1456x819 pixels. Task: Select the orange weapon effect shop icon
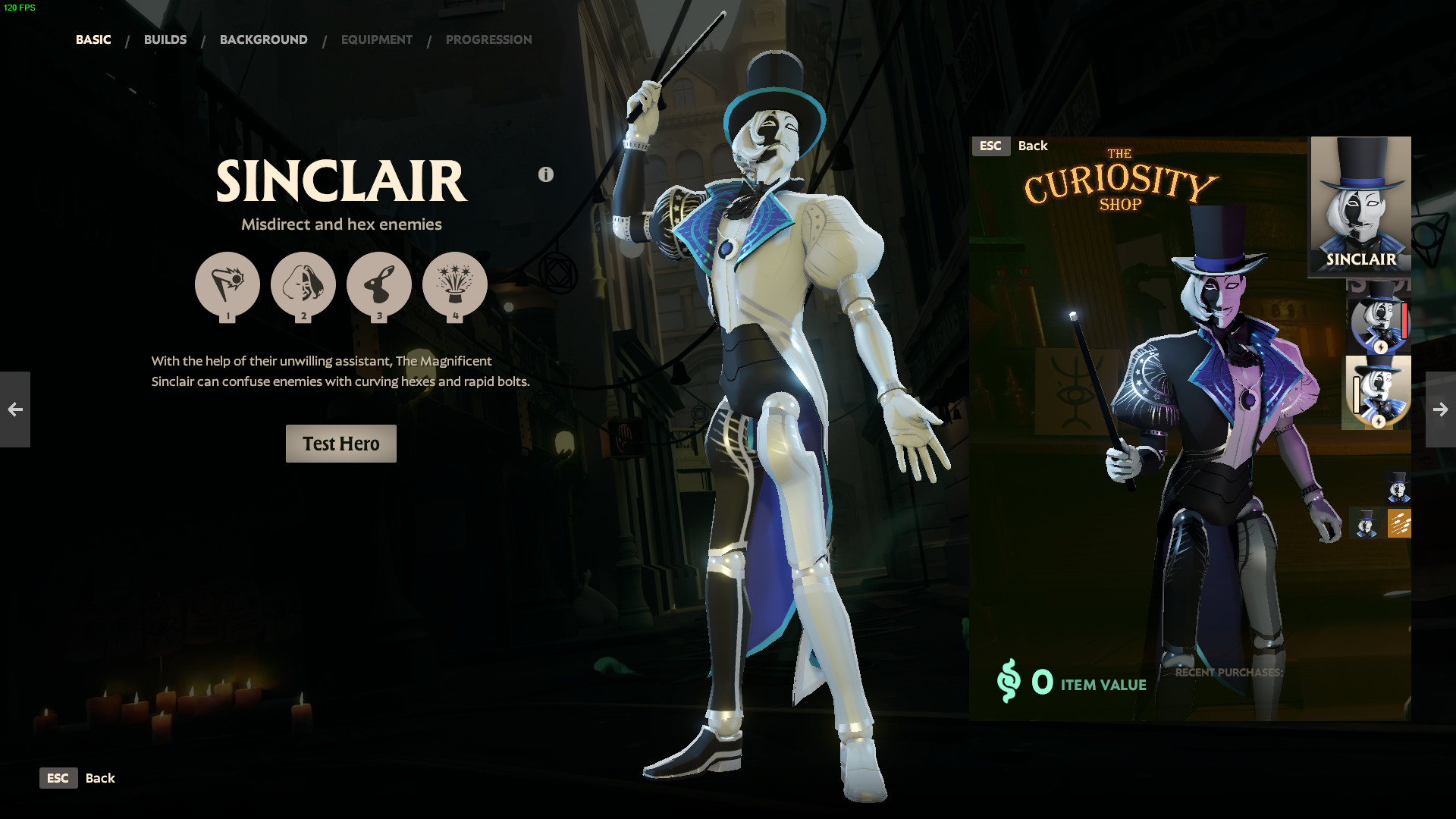coord(1398,523)
